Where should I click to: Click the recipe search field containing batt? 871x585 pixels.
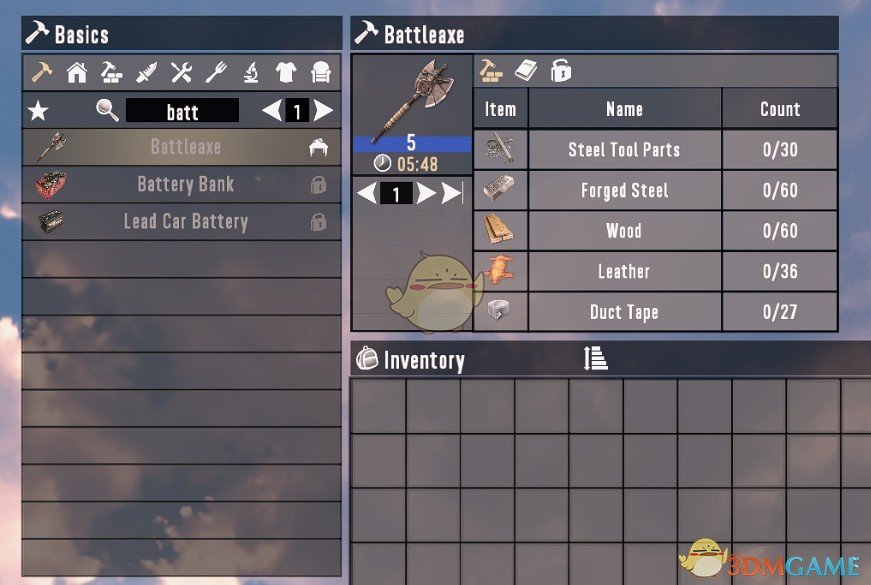point(182,110)
